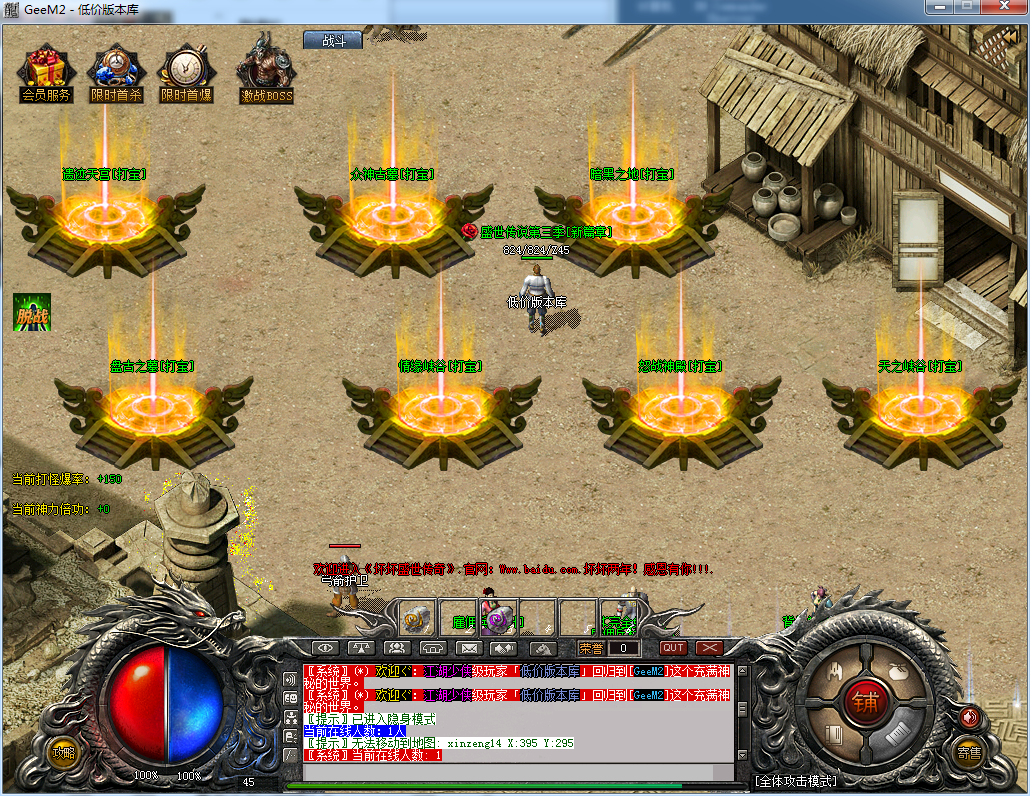Click the QUT button
This screenshot has width=1030, height=796.
click(x=673, y=648)
